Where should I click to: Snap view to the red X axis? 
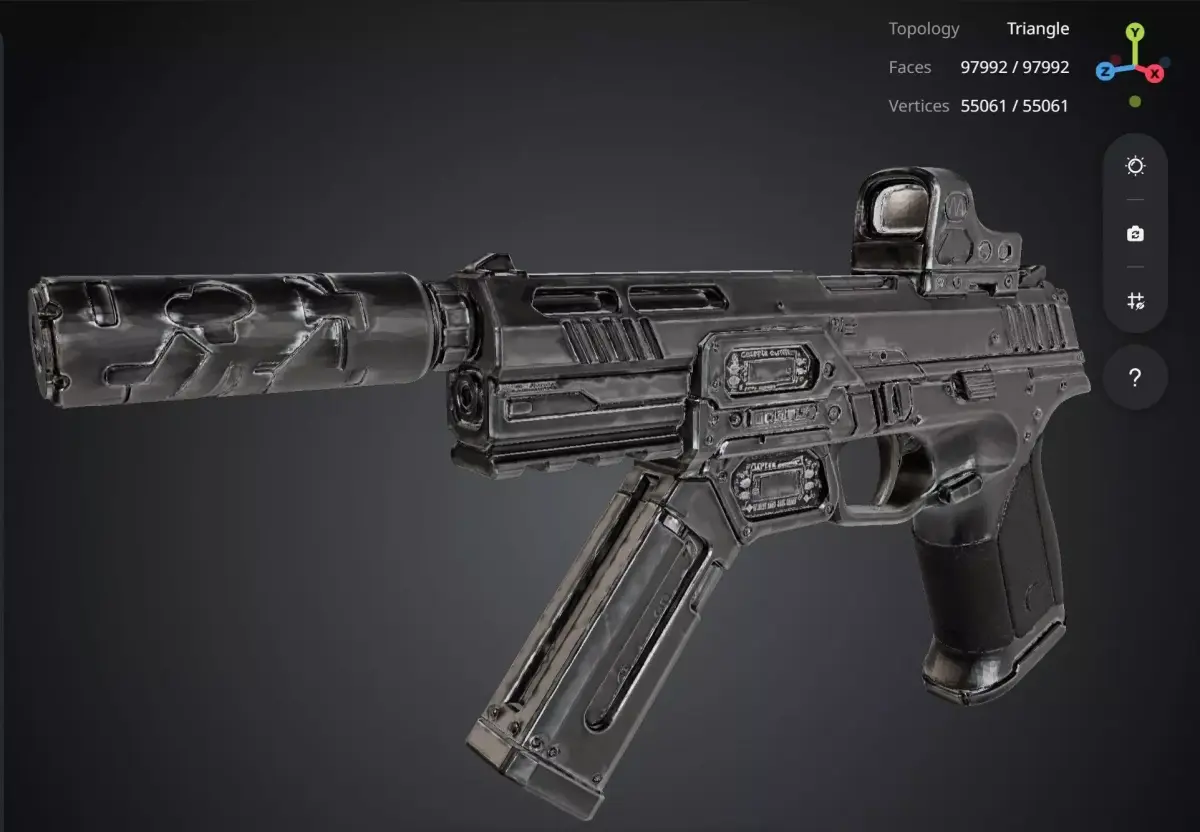point(1155,73)
